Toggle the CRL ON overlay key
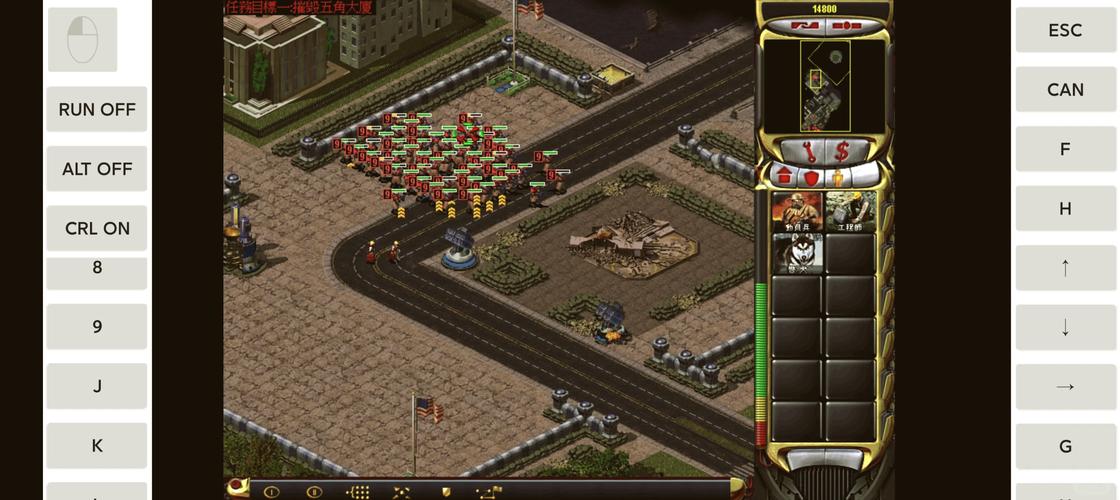Screen dimensions: 1120x500 pos(97,228)
